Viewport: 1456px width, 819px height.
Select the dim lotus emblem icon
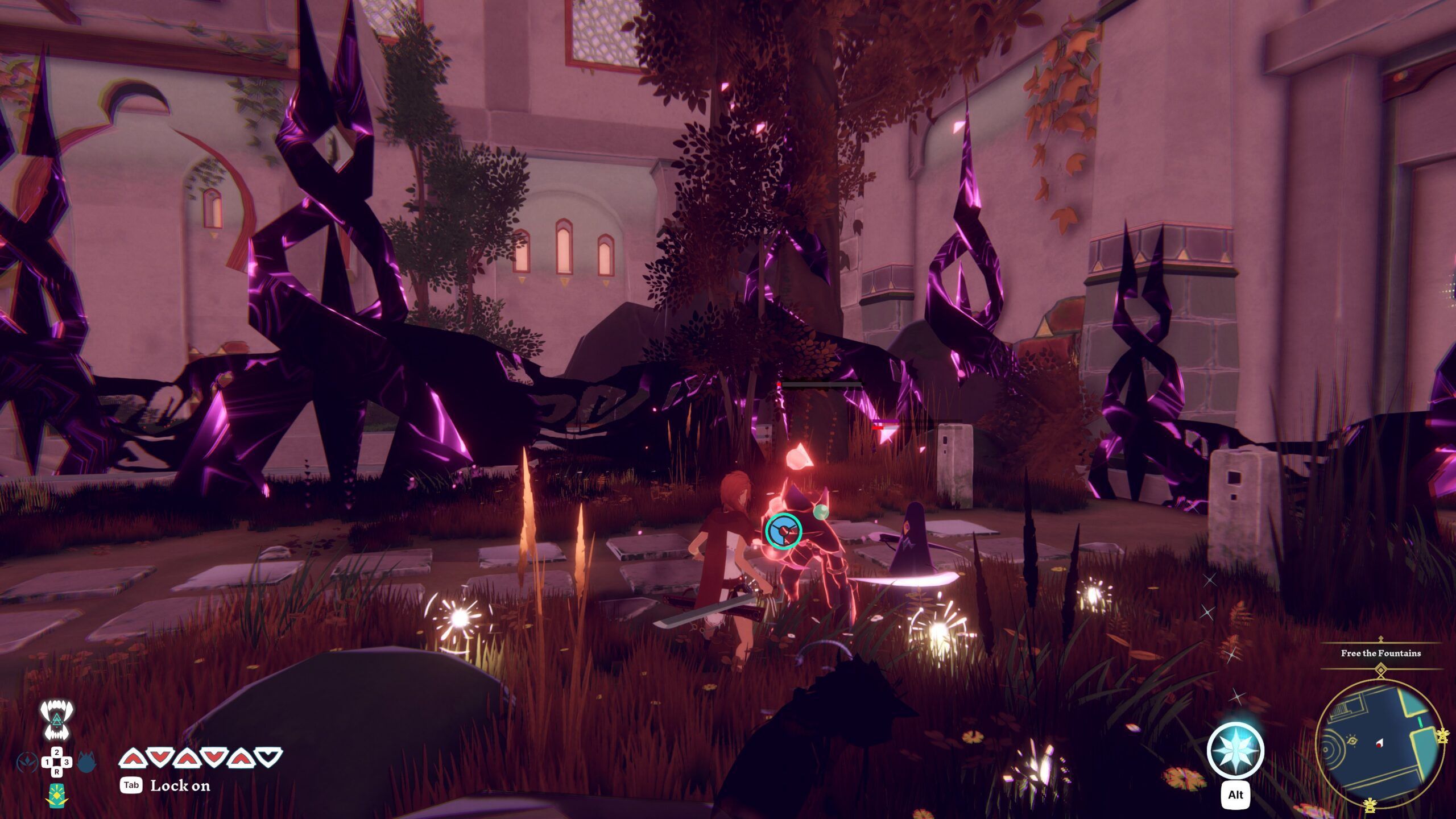click(x=27, y=761)
